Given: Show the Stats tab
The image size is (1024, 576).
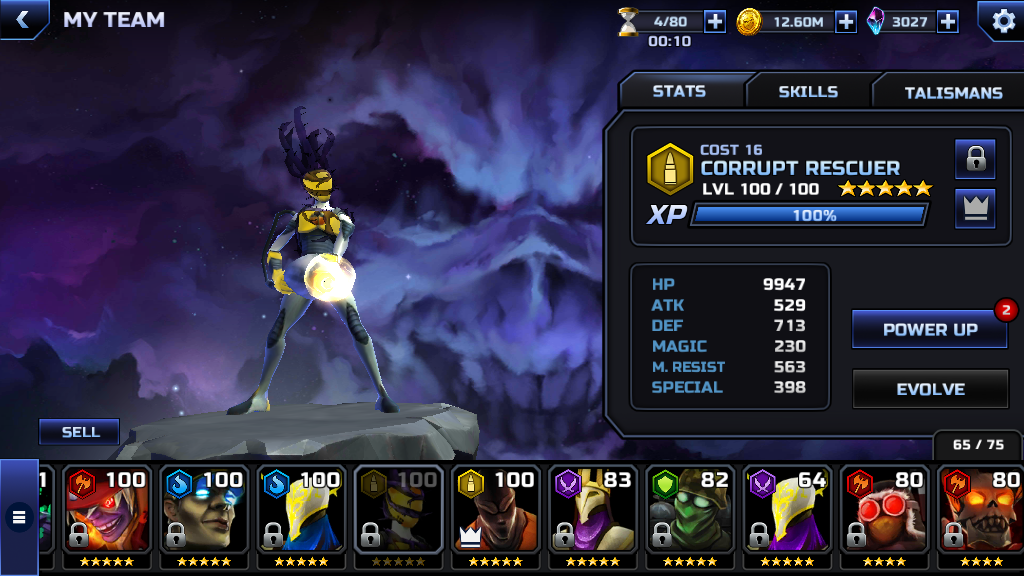Looking at the screenshot, I should tap(679, 92).
